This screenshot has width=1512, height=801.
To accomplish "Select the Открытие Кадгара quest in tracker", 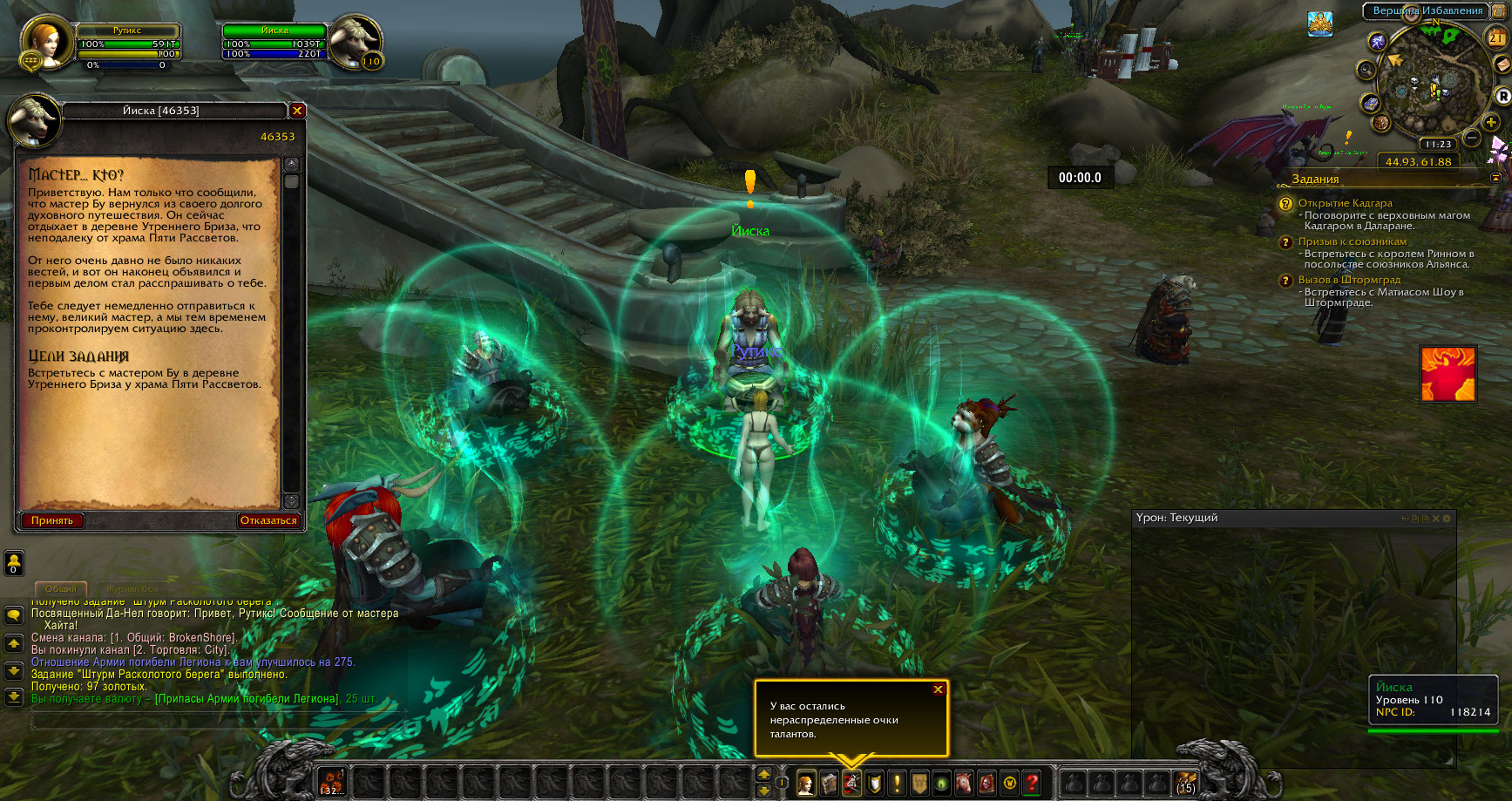I will [x=1345, y=203].
